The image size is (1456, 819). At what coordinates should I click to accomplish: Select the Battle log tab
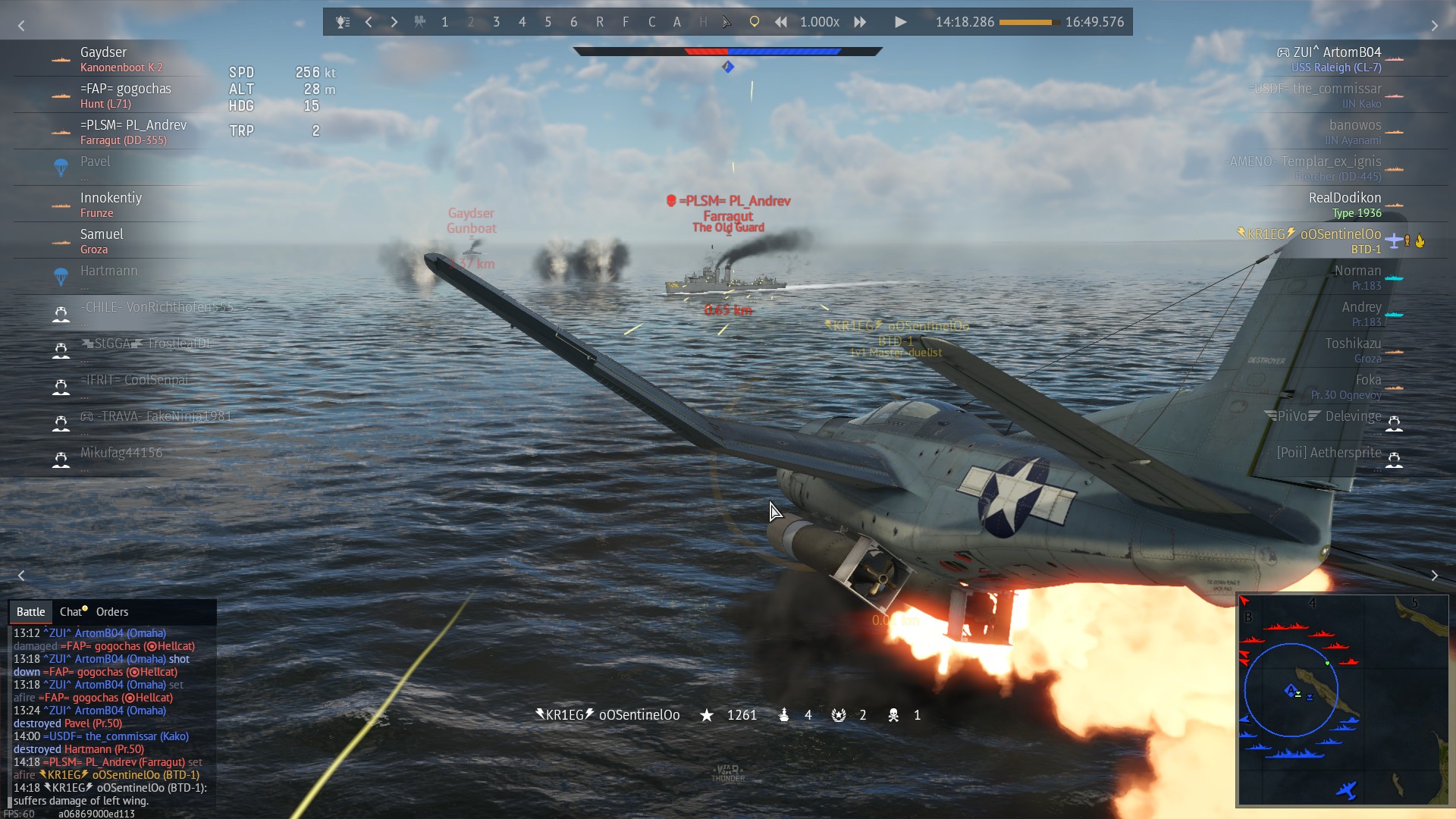(x=31, y=612)
